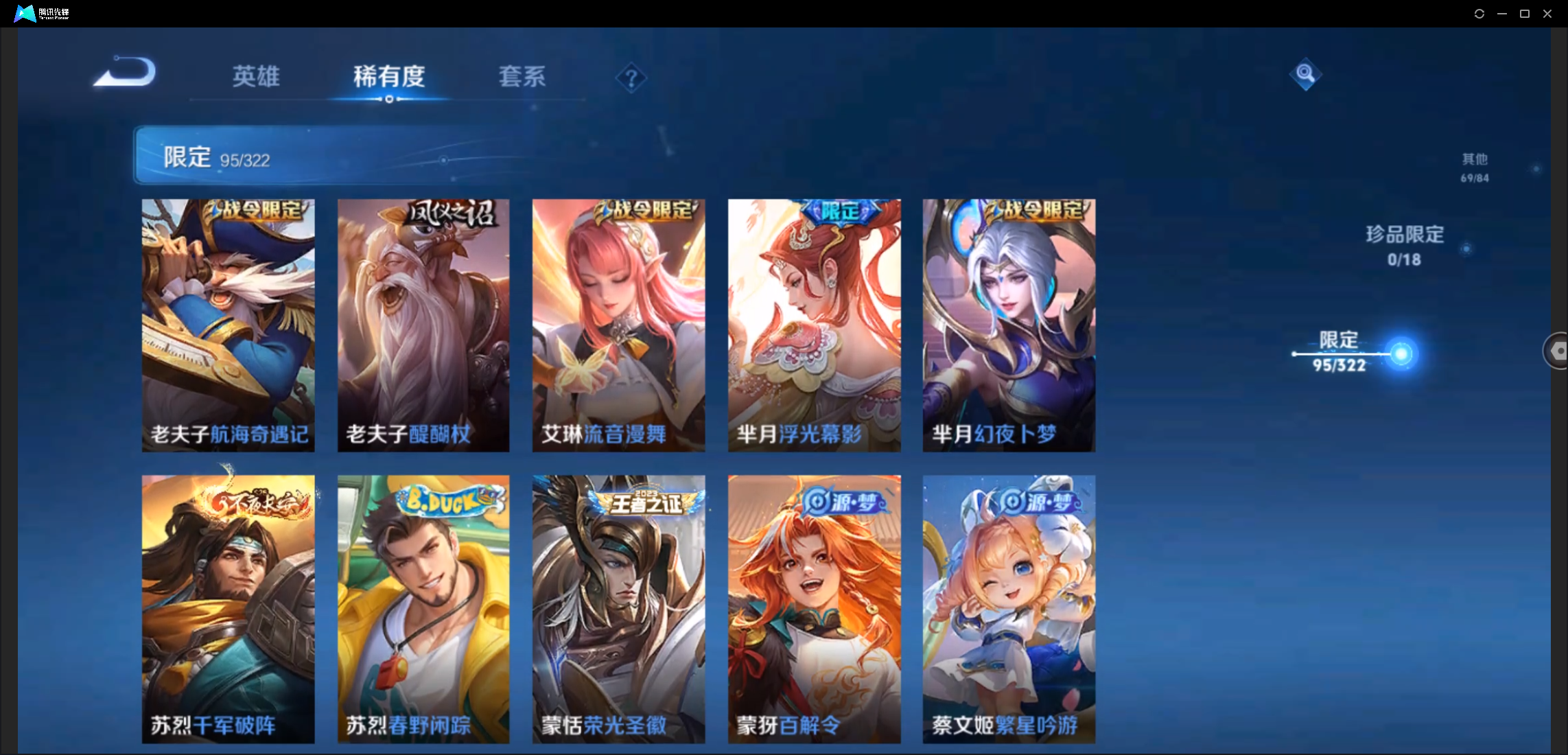1568x755 pixels.
Task: Choose the 苏烈 春野闲踪 skin card
Action: (x=423, y=608)
